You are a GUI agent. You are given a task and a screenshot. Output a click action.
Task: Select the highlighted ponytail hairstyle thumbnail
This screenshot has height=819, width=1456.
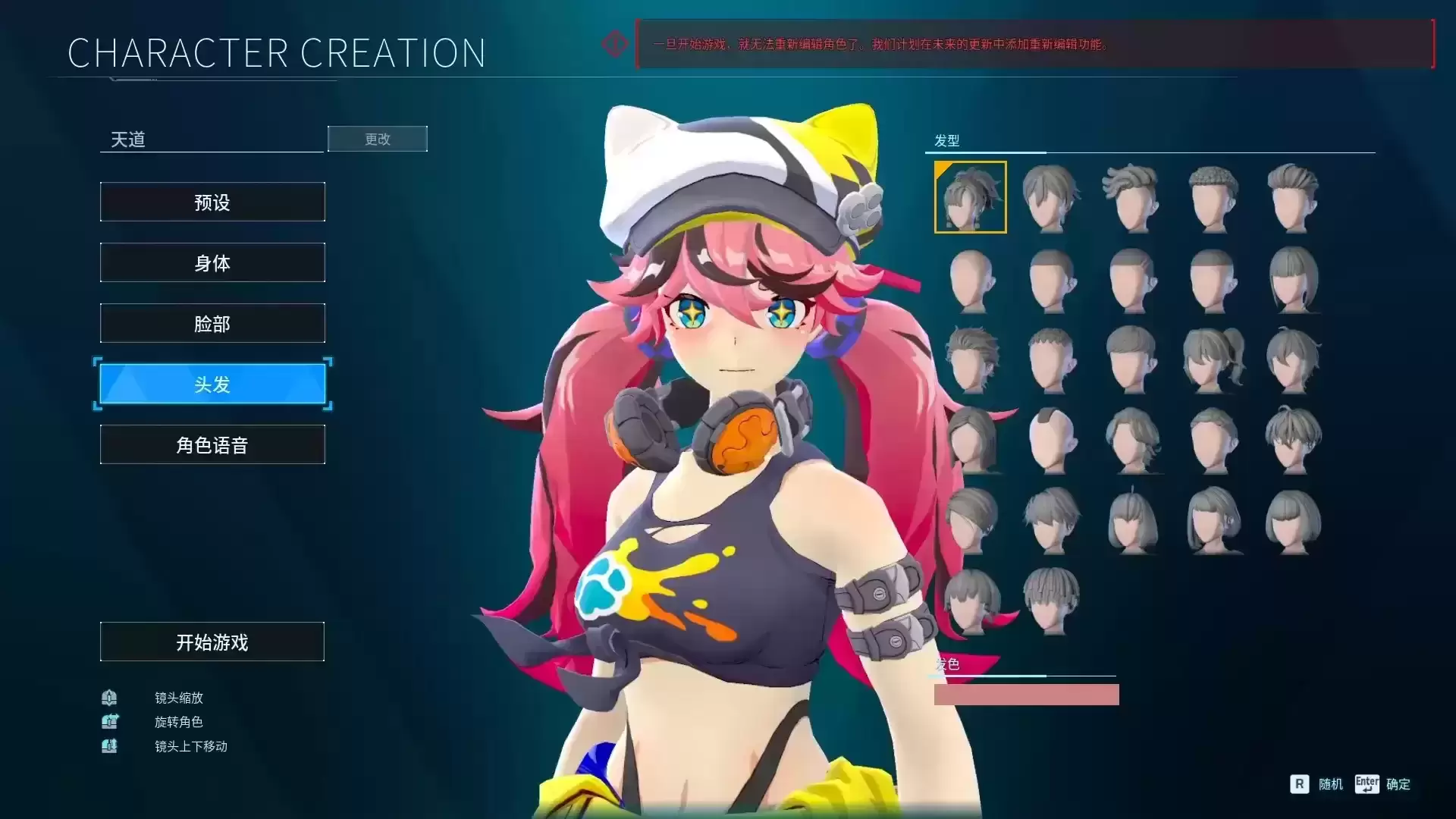tap(970, 197)
